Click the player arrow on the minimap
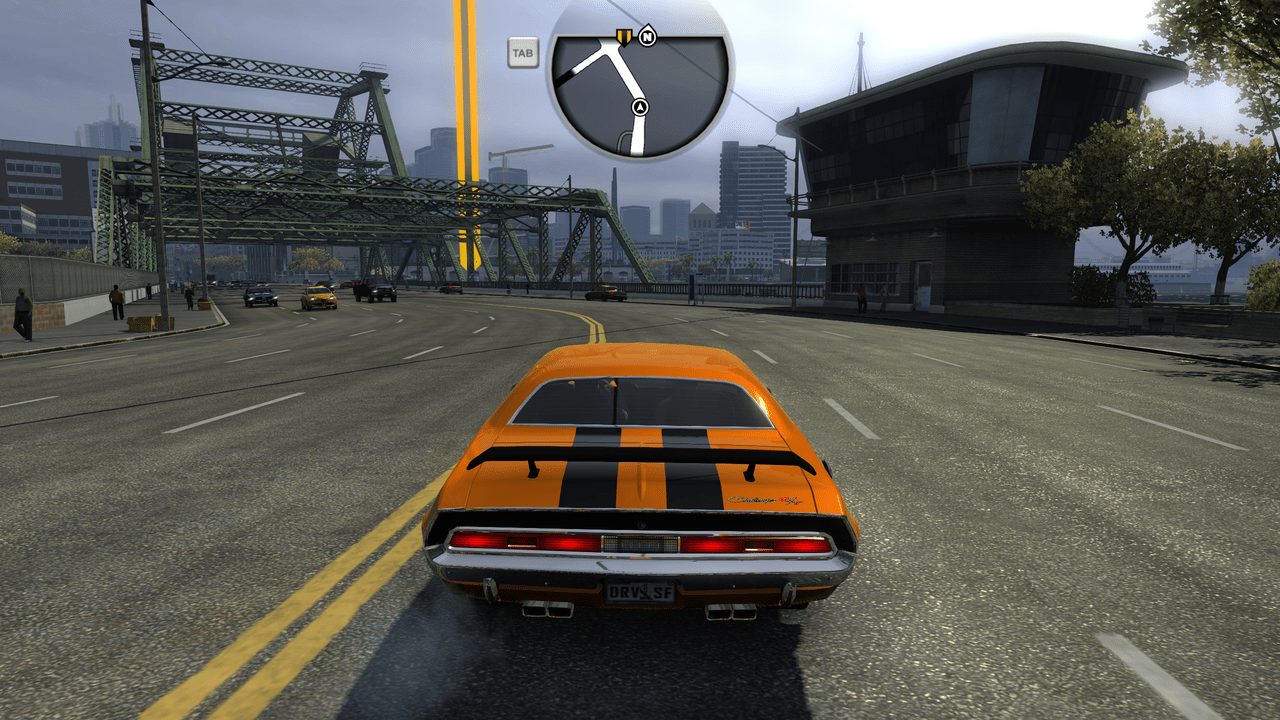The height and width of the screenshot is (720, 1280). click(640, 106)
